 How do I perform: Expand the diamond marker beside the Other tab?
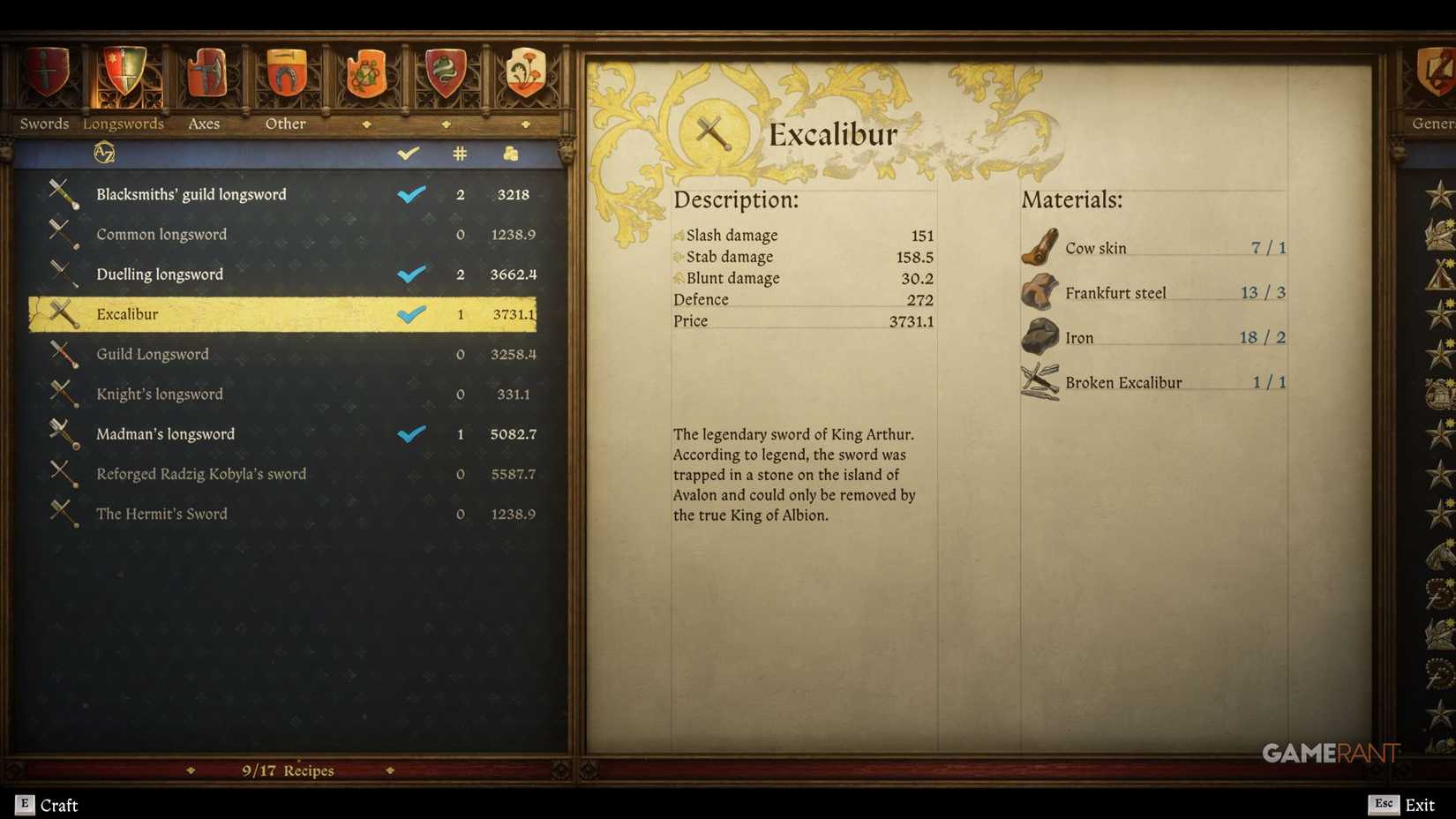(368, 124)
